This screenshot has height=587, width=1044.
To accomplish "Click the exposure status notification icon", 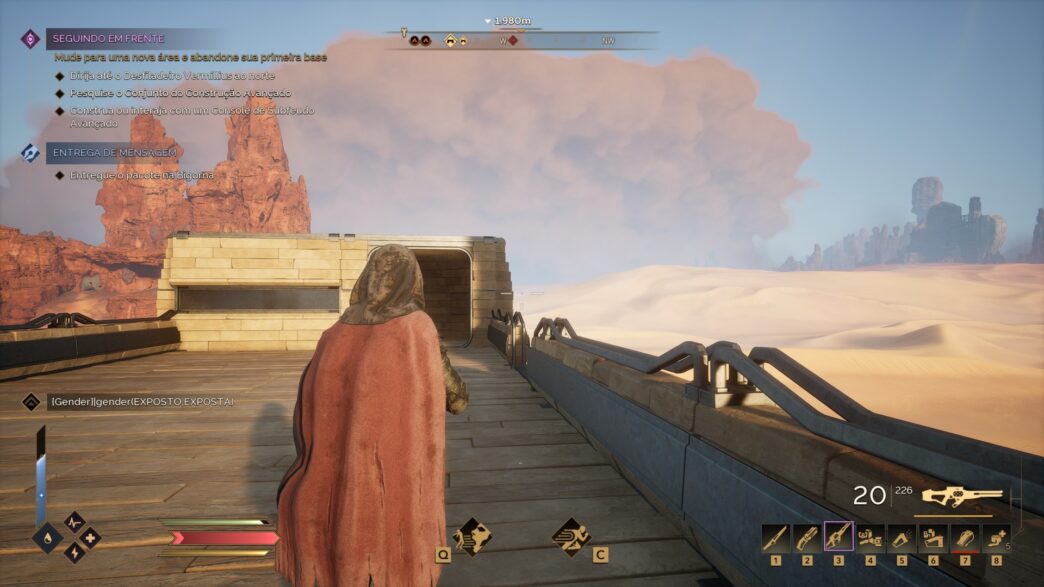I will [31, 401].
